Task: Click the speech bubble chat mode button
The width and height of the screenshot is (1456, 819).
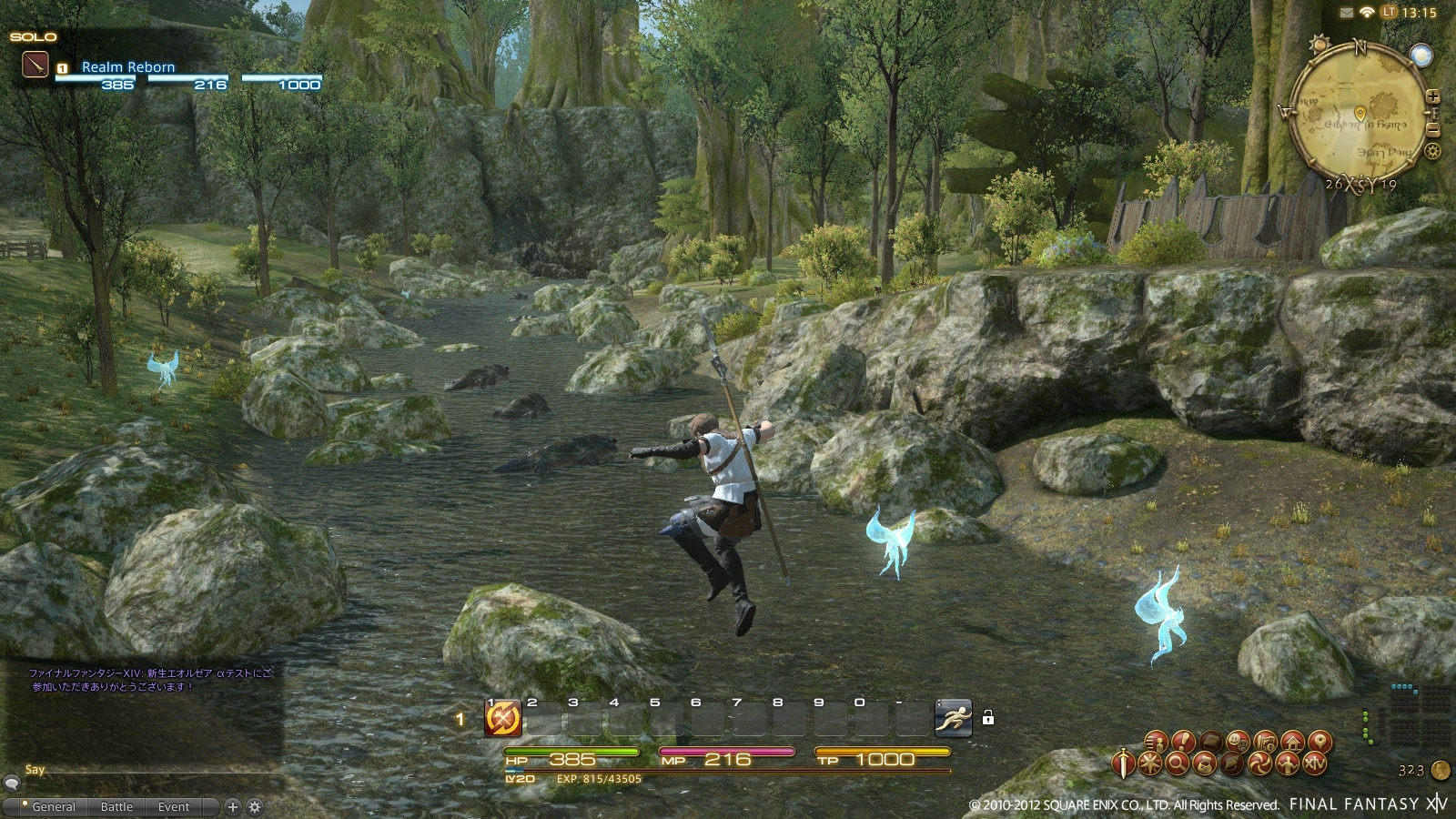Action: pos(12,783)
